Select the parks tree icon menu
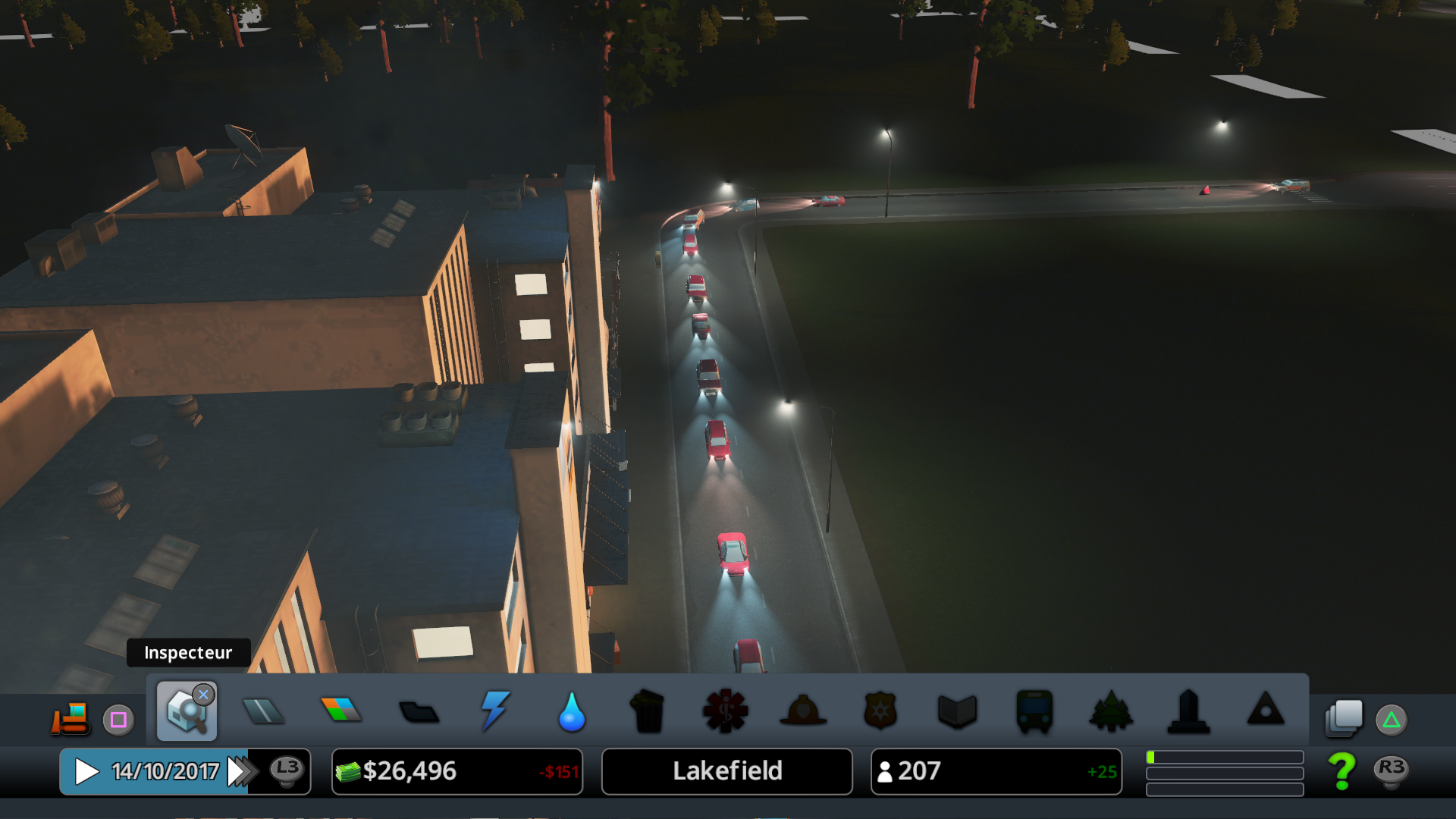1456x819 pixels. pyautogui.click(x=1111, y=711)
